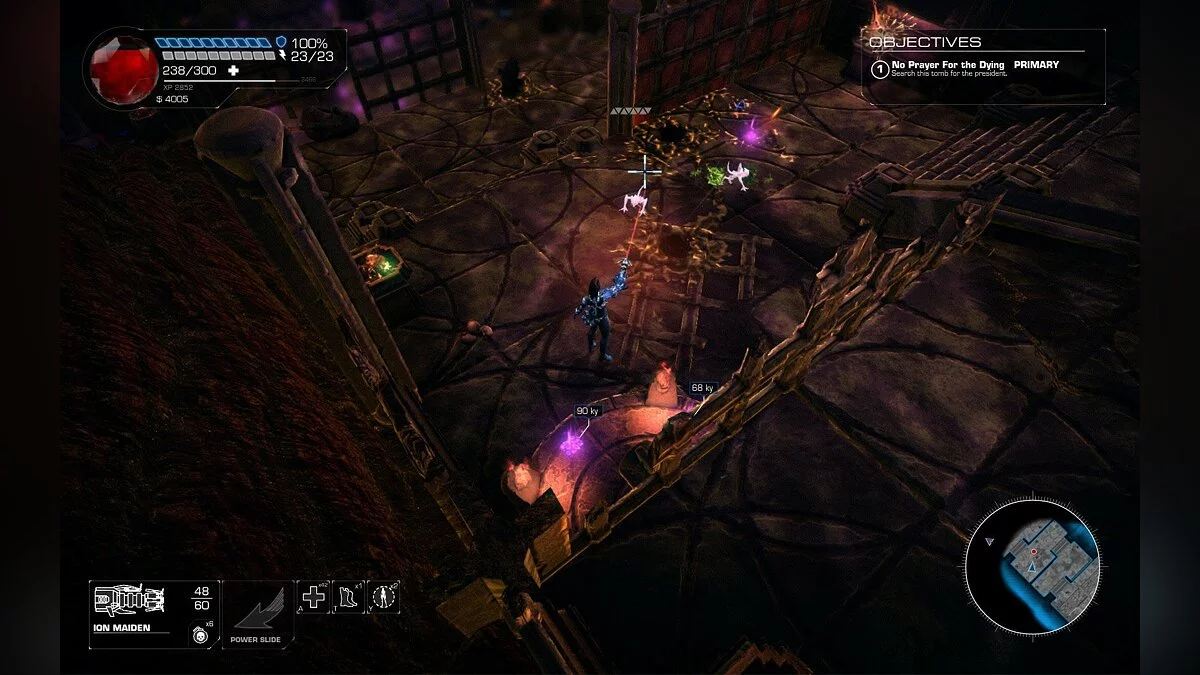1200x675 pixels.
Task: Activate the Power Slide ability
Action: (x=258, y=609)
